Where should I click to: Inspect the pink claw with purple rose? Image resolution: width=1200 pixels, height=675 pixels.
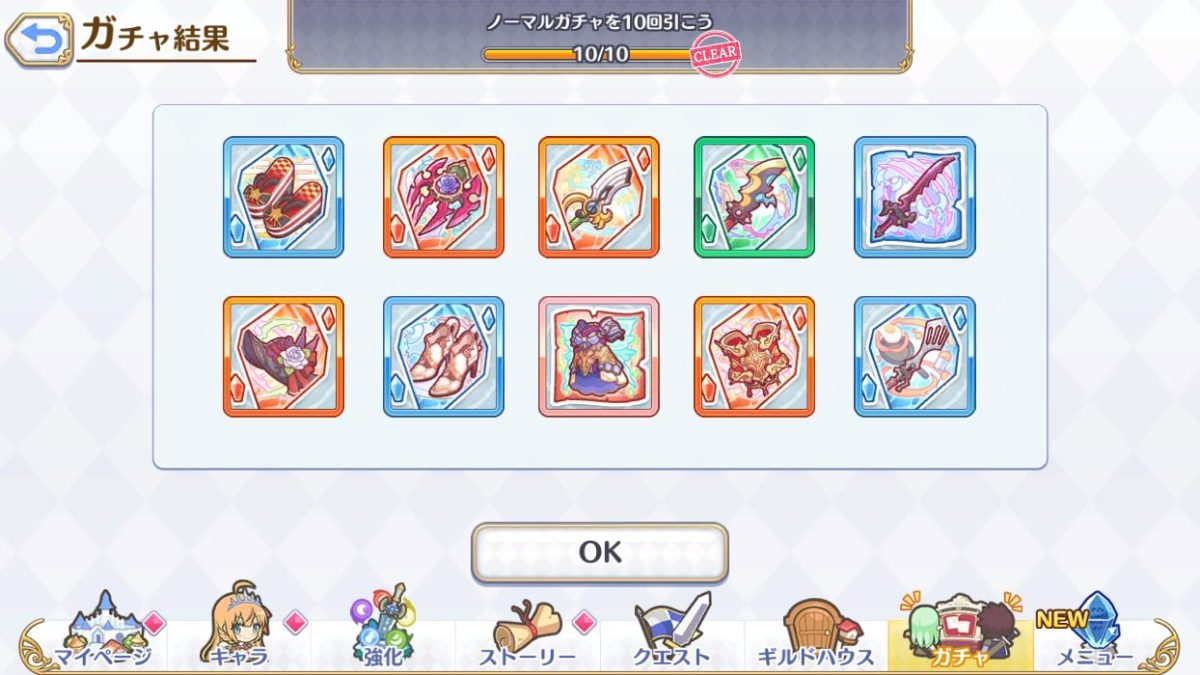(443, 197)
